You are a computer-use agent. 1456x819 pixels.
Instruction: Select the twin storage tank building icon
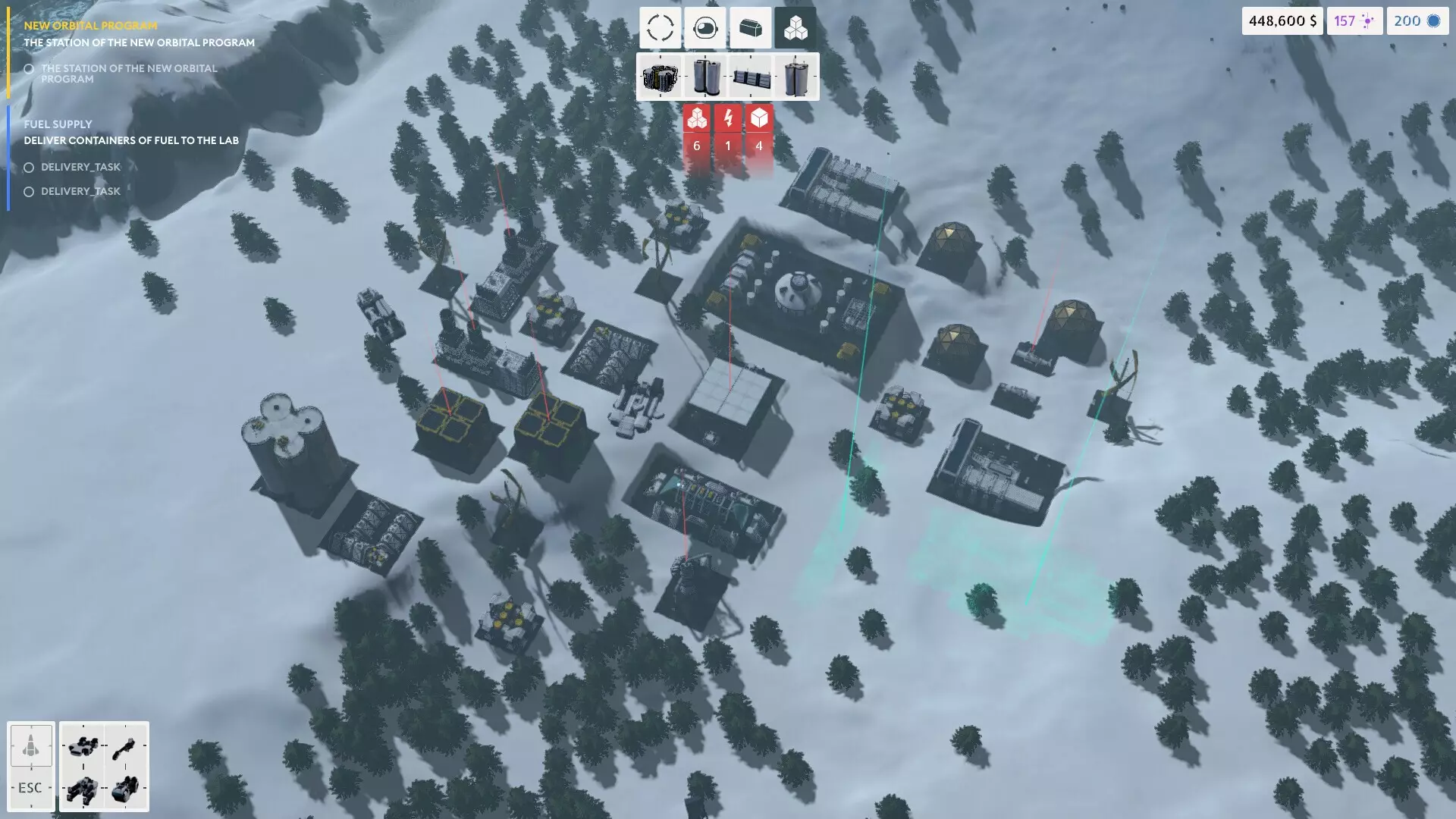705,76
